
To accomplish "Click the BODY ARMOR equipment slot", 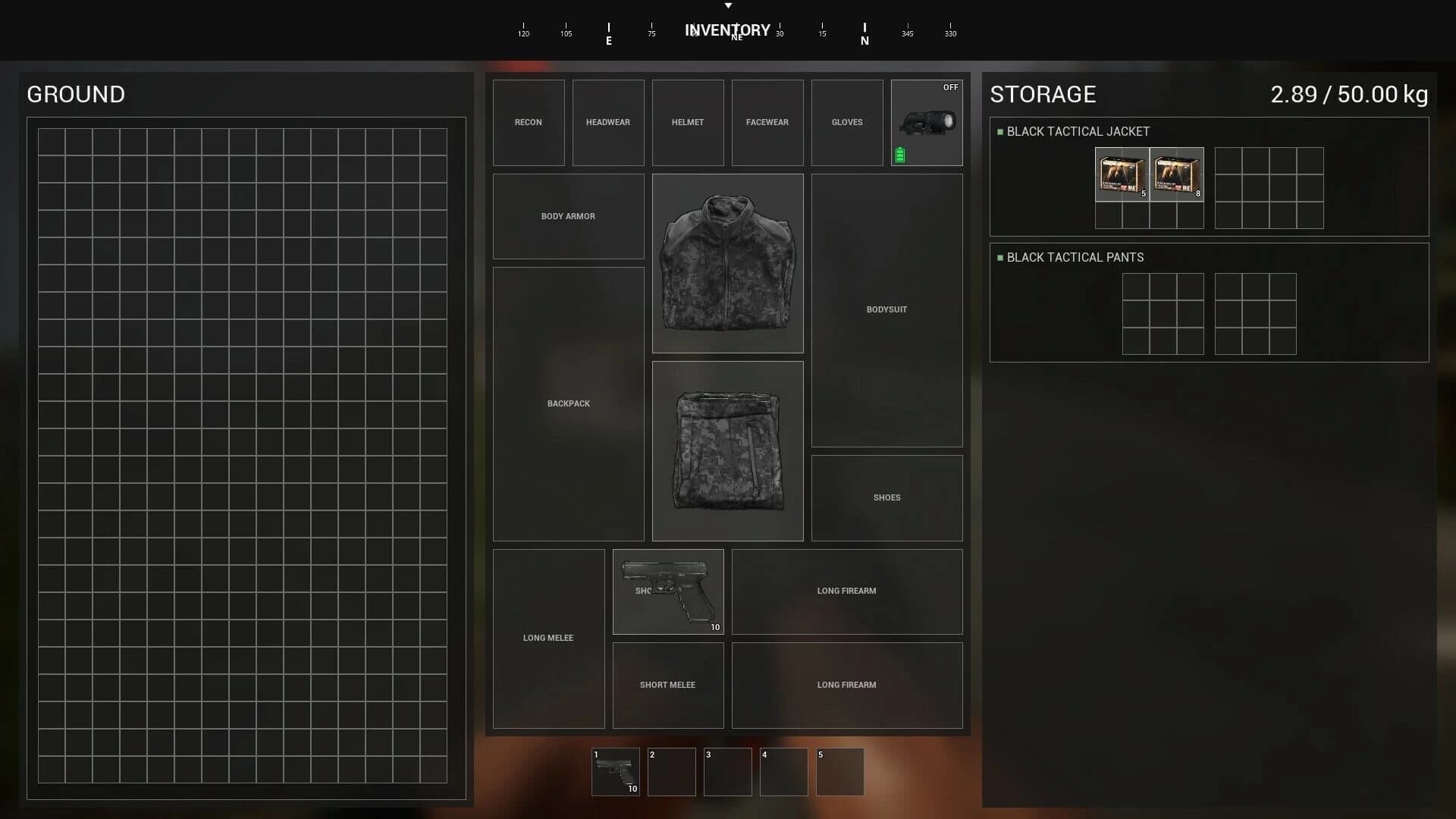I will 568,216.
